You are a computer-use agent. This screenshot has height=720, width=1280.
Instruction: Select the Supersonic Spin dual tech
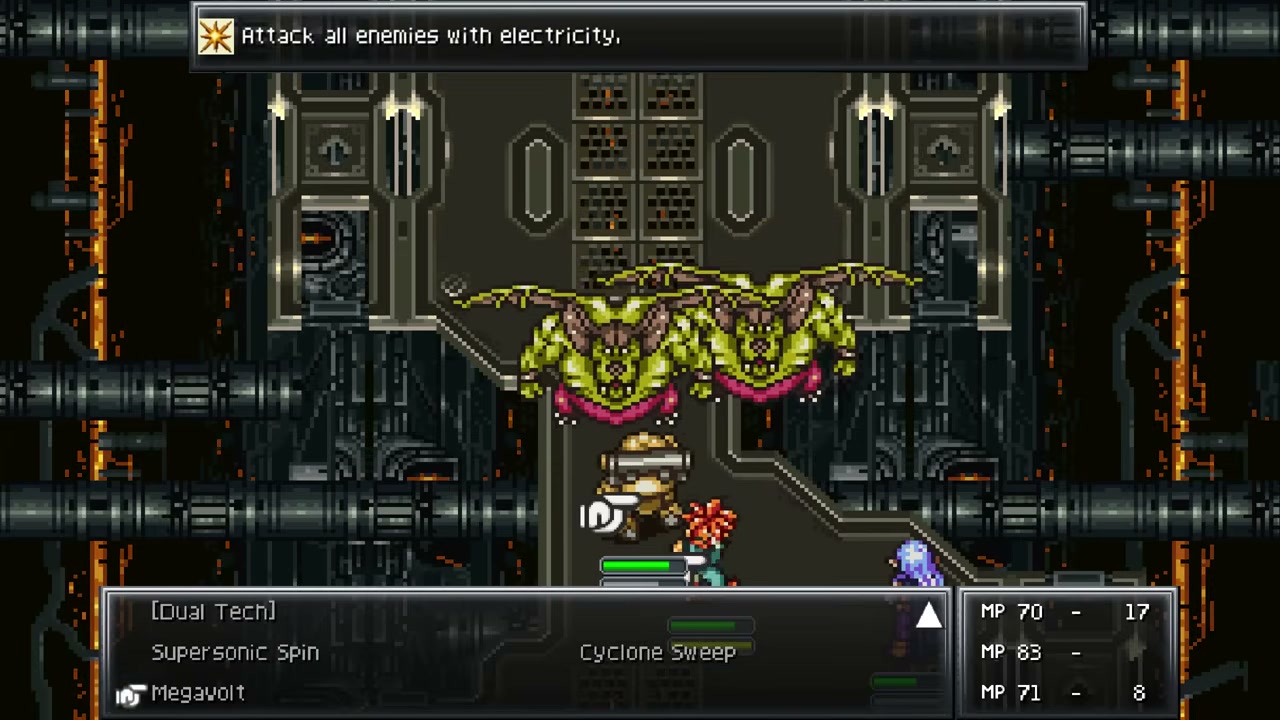tap(235, 652)
